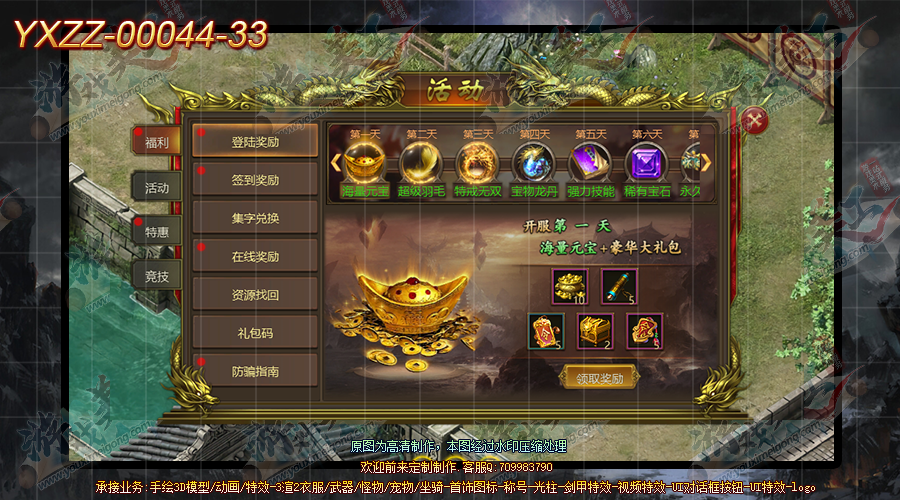This screenshot has height=500, width=900.
Task: Switch to the 竞技 tab
Action: [156, 276]
